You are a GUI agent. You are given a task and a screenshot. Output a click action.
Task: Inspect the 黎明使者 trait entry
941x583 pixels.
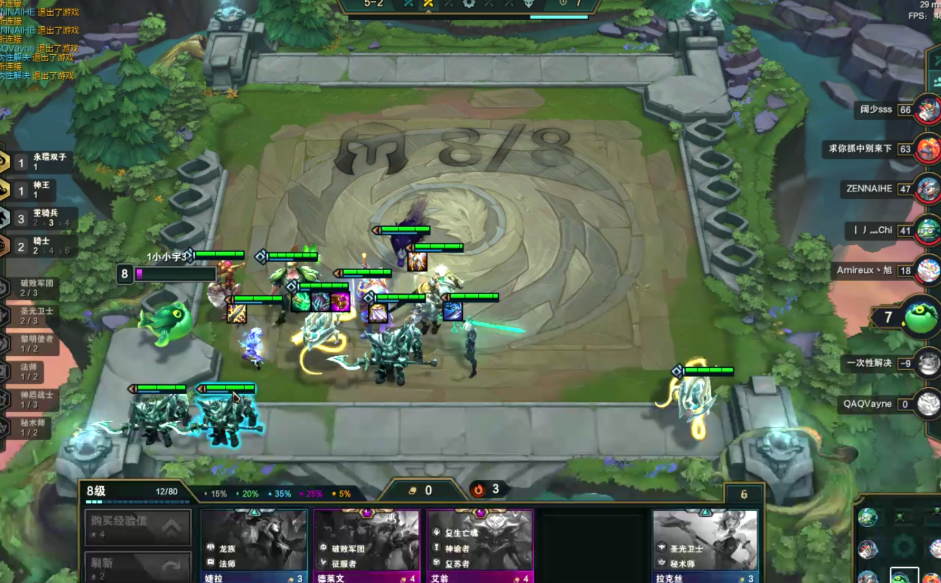[38, 344]
